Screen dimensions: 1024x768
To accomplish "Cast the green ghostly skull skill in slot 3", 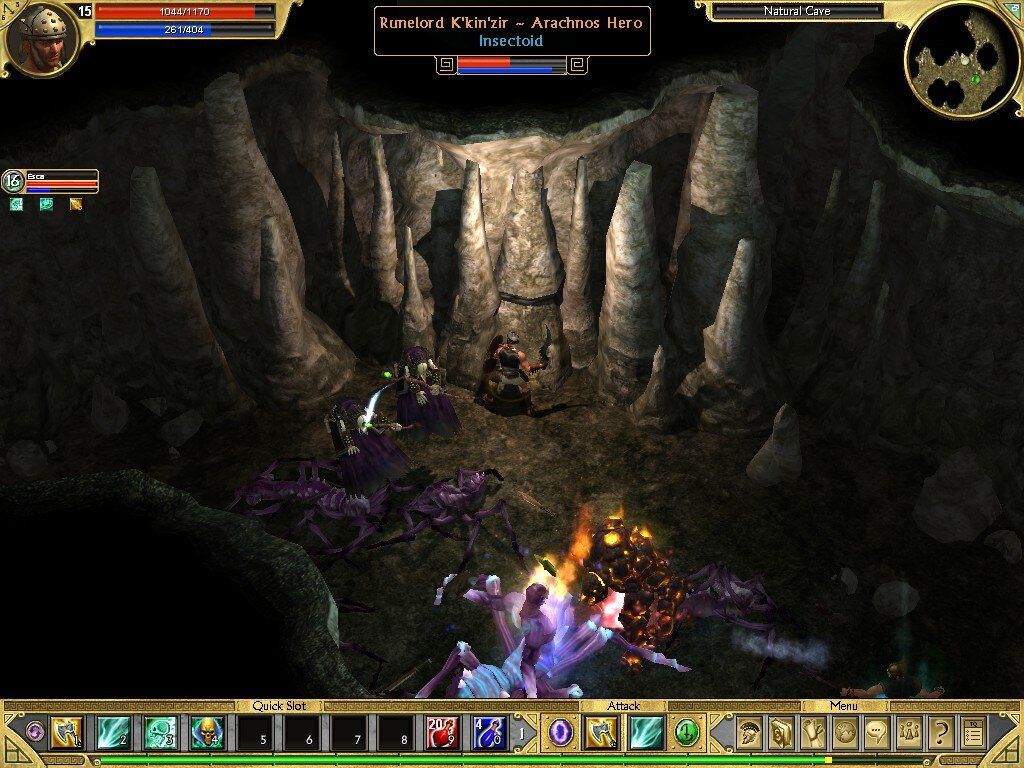I will coord(160,733).
